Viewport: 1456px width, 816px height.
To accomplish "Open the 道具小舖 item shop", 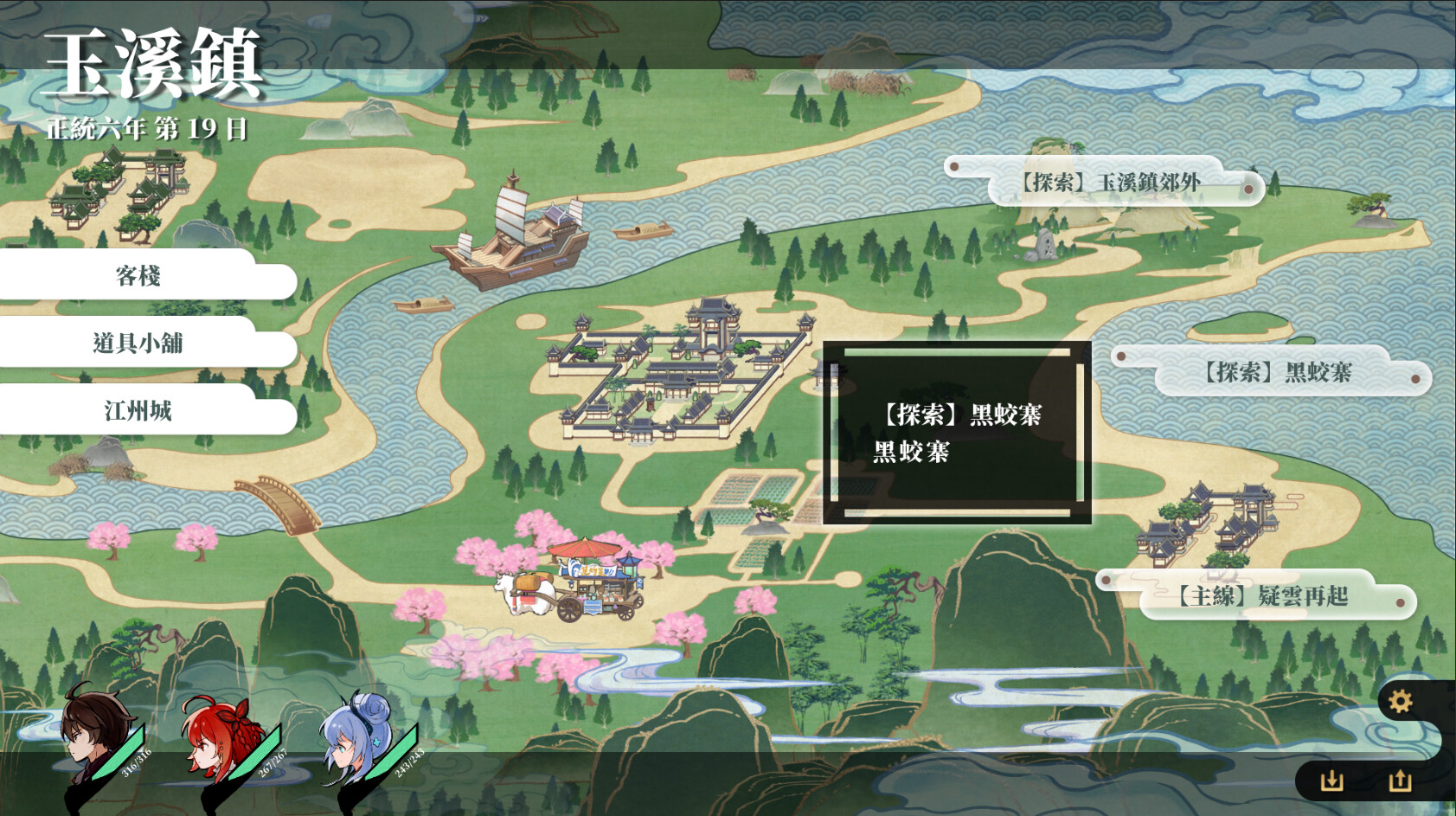I will 138,344.
